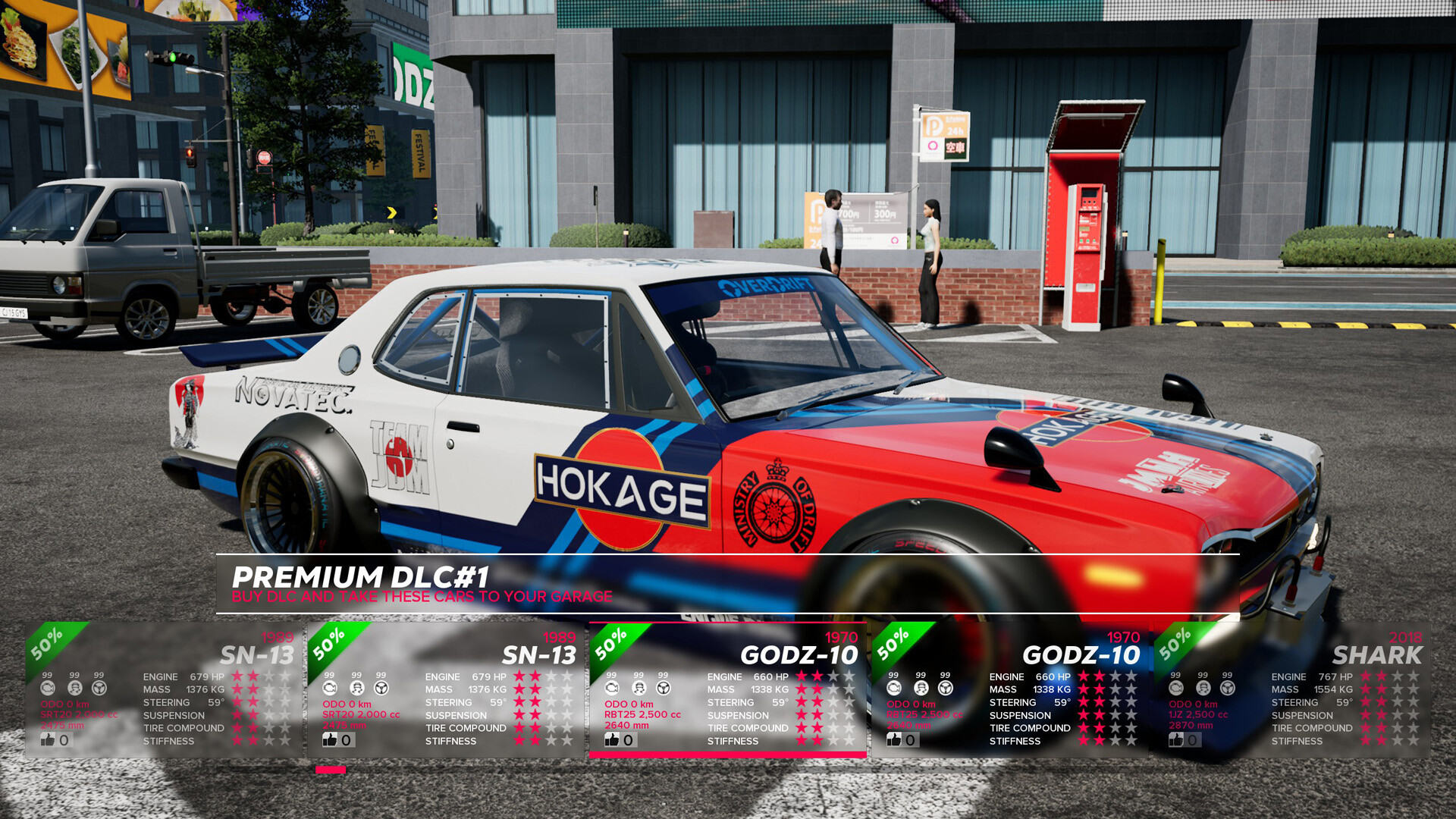1456x819 pixels.
Task: Toggle the thumbs-up like on the first SN-13 card
Action: [47, 739]
